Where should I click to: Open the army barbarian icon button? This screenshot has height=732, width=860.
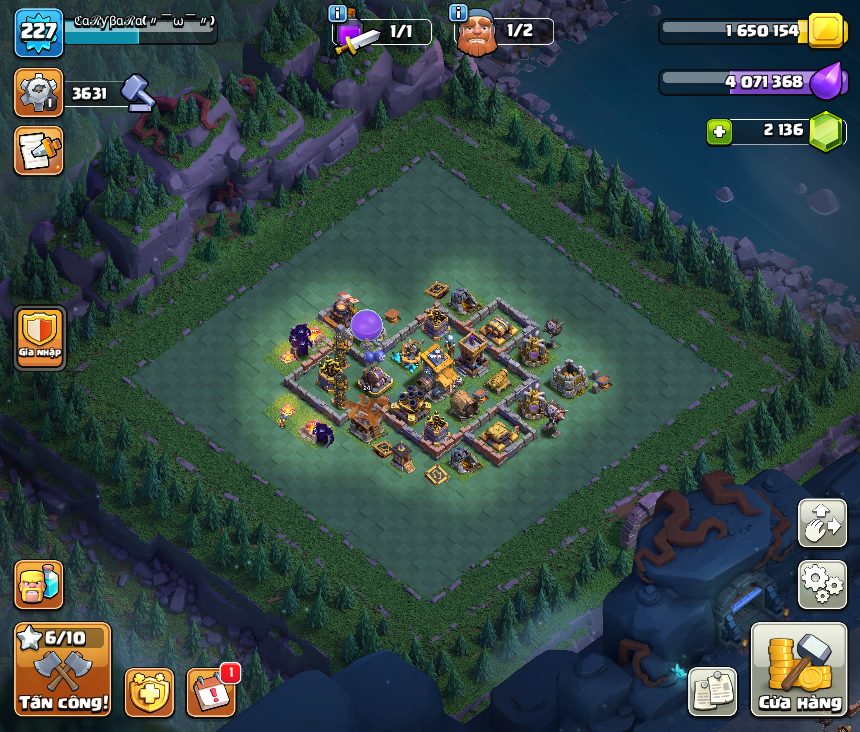(x=39, y=584)
